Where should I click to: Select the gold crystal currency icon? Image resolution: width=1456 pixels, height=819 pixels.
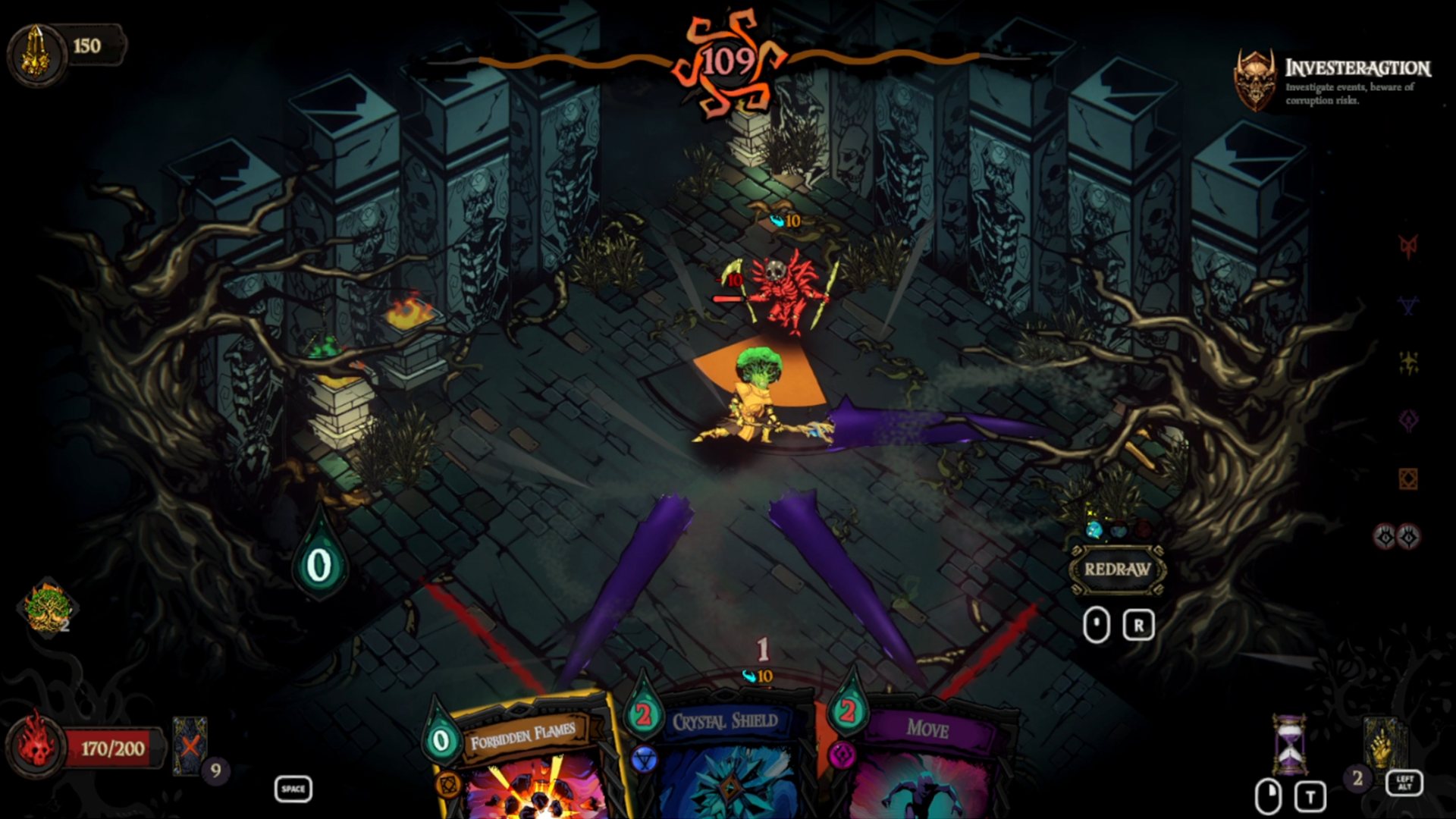35,51
